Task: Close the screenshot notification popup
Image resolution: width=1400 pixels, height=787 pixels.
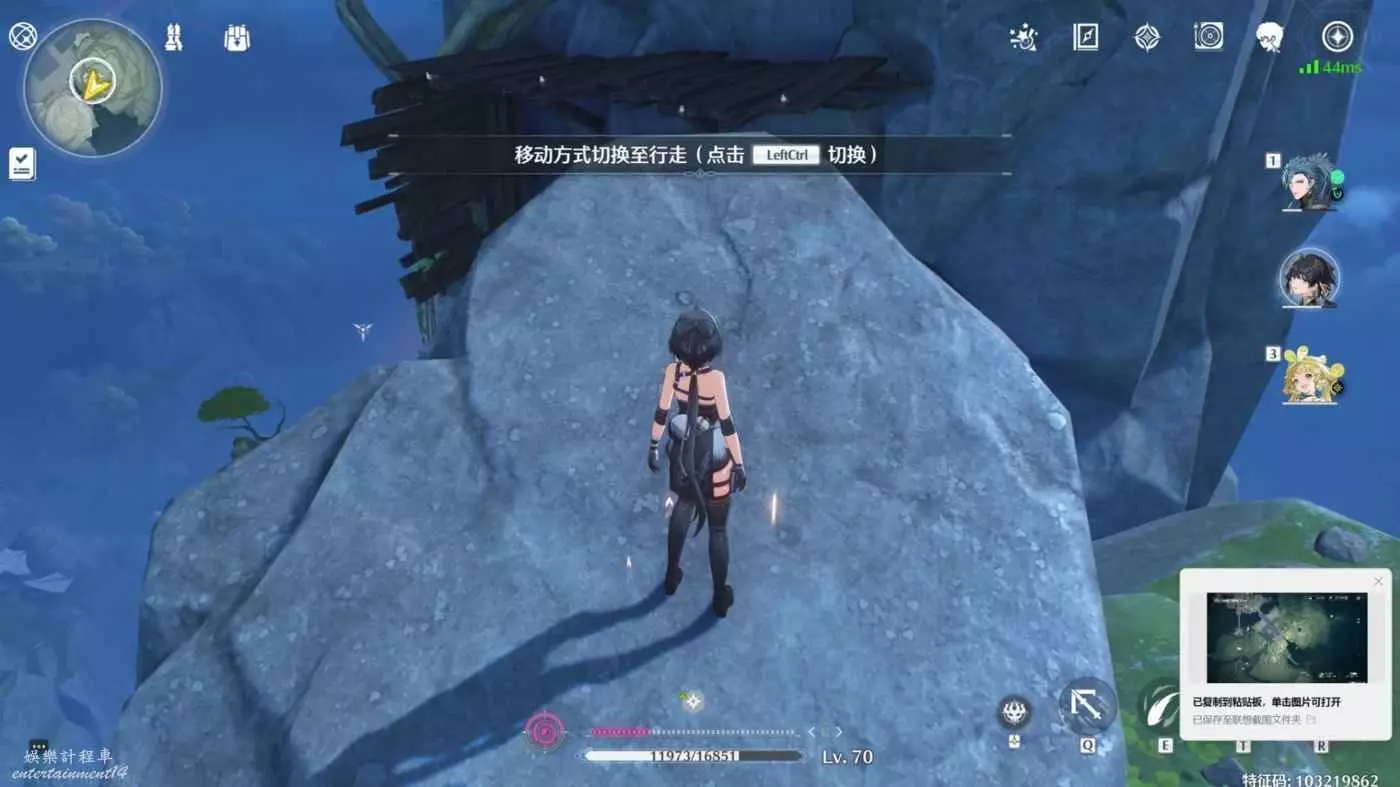Action: pyautogui.click(x=1378, y=582)
